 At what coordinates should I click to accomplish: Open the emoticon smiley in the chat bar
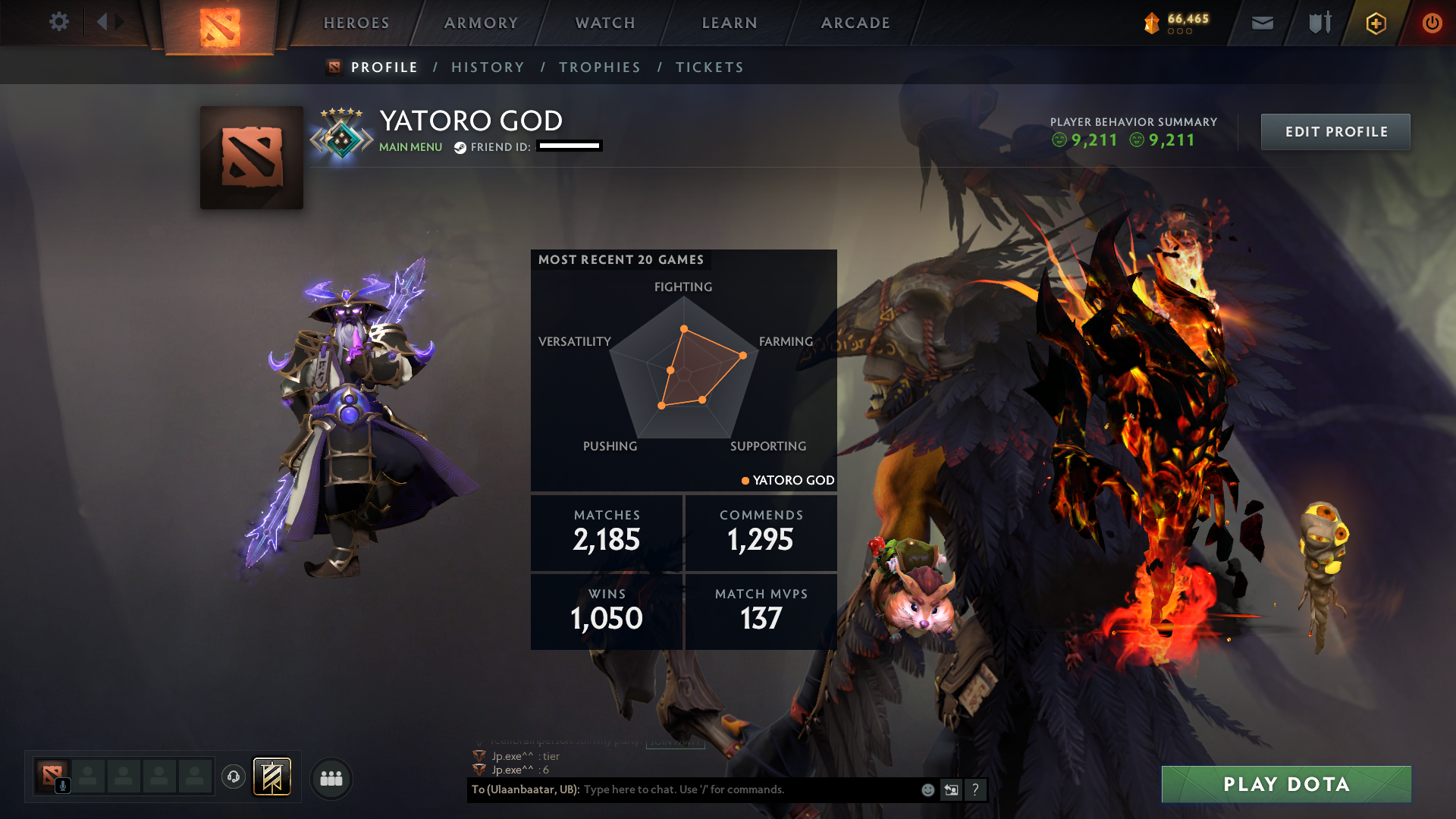click(x=927, y=789)
